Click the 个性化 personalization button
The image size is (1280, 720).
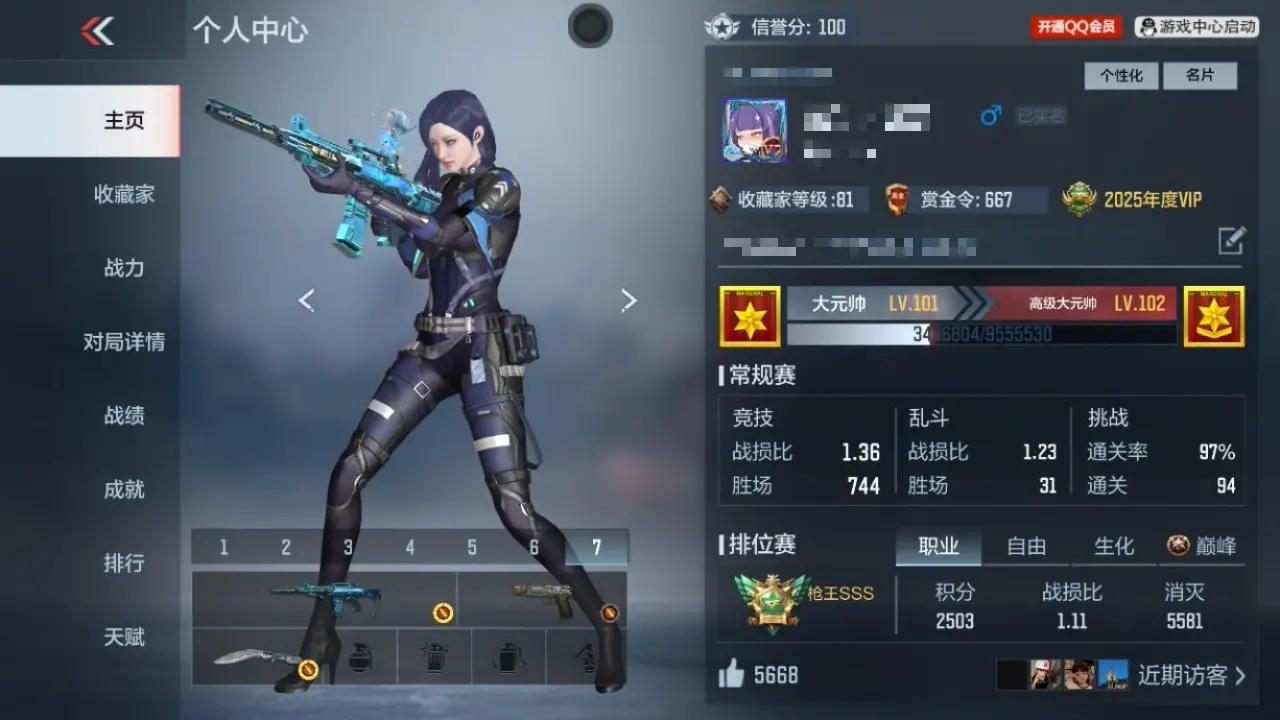(1121, 76)
